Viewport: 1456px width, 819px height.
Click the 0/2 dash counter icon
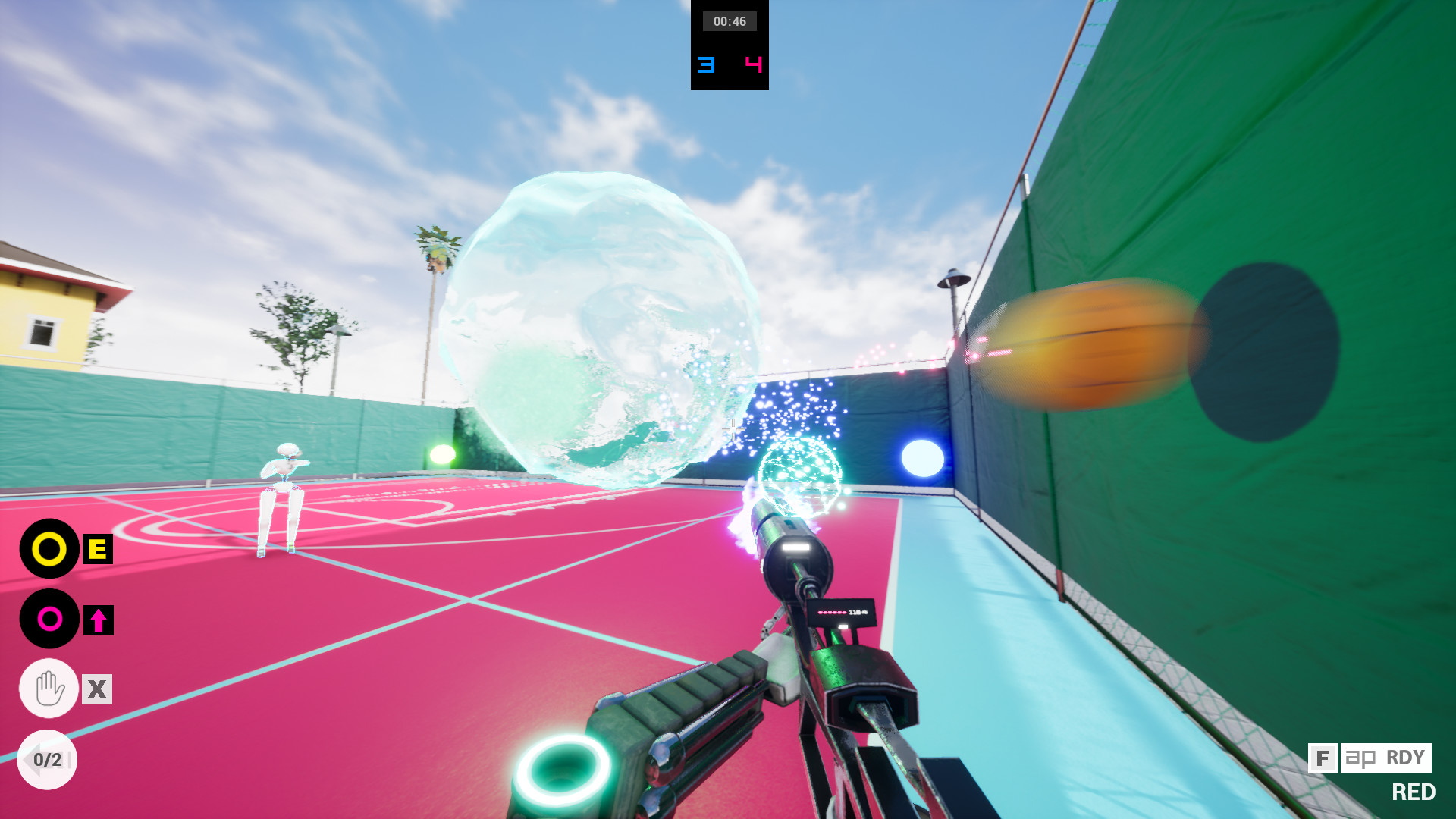pos(48,758)
